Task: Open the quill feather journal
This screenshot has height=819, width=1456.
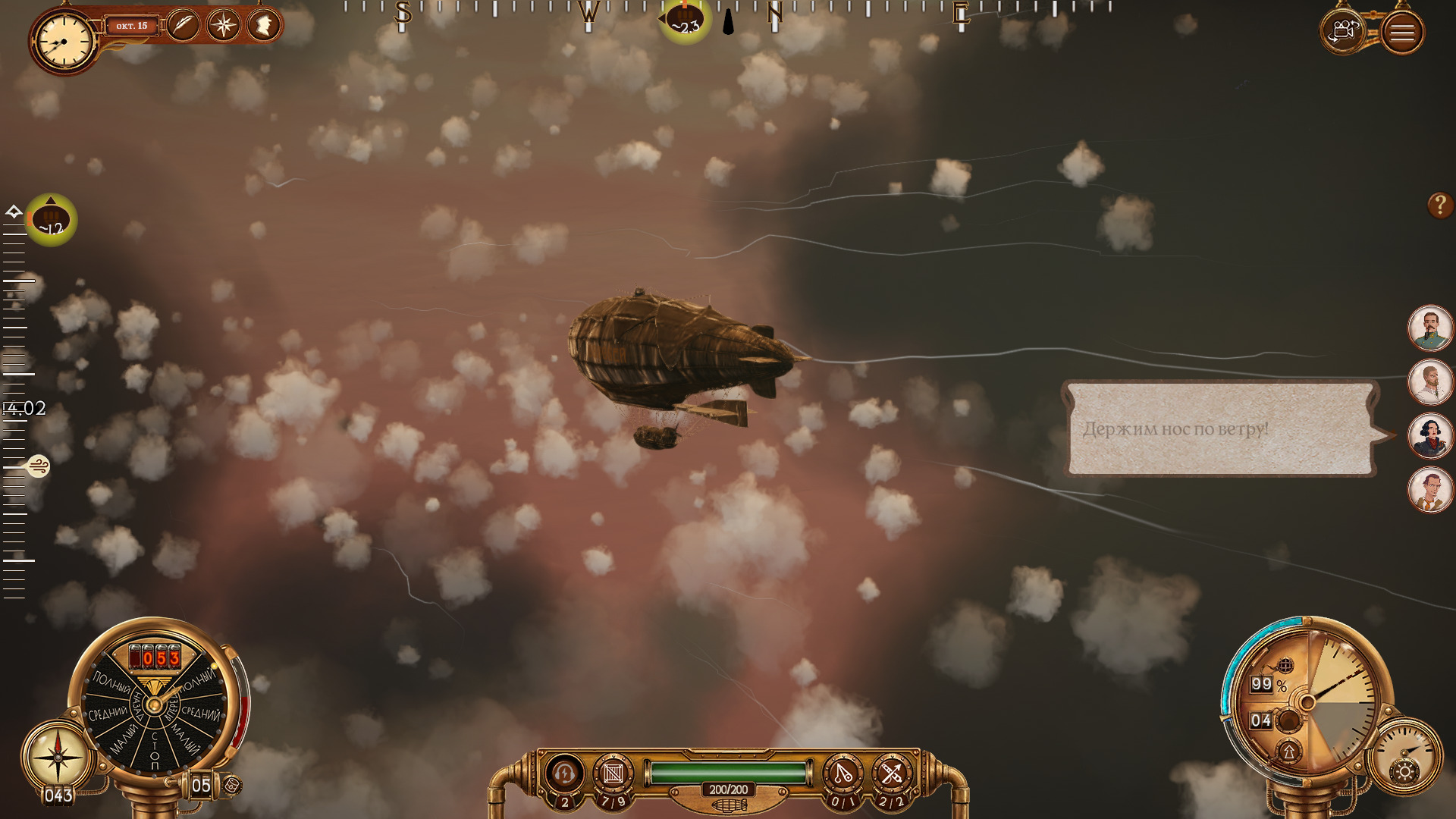Action: click(x=183, y=25)
